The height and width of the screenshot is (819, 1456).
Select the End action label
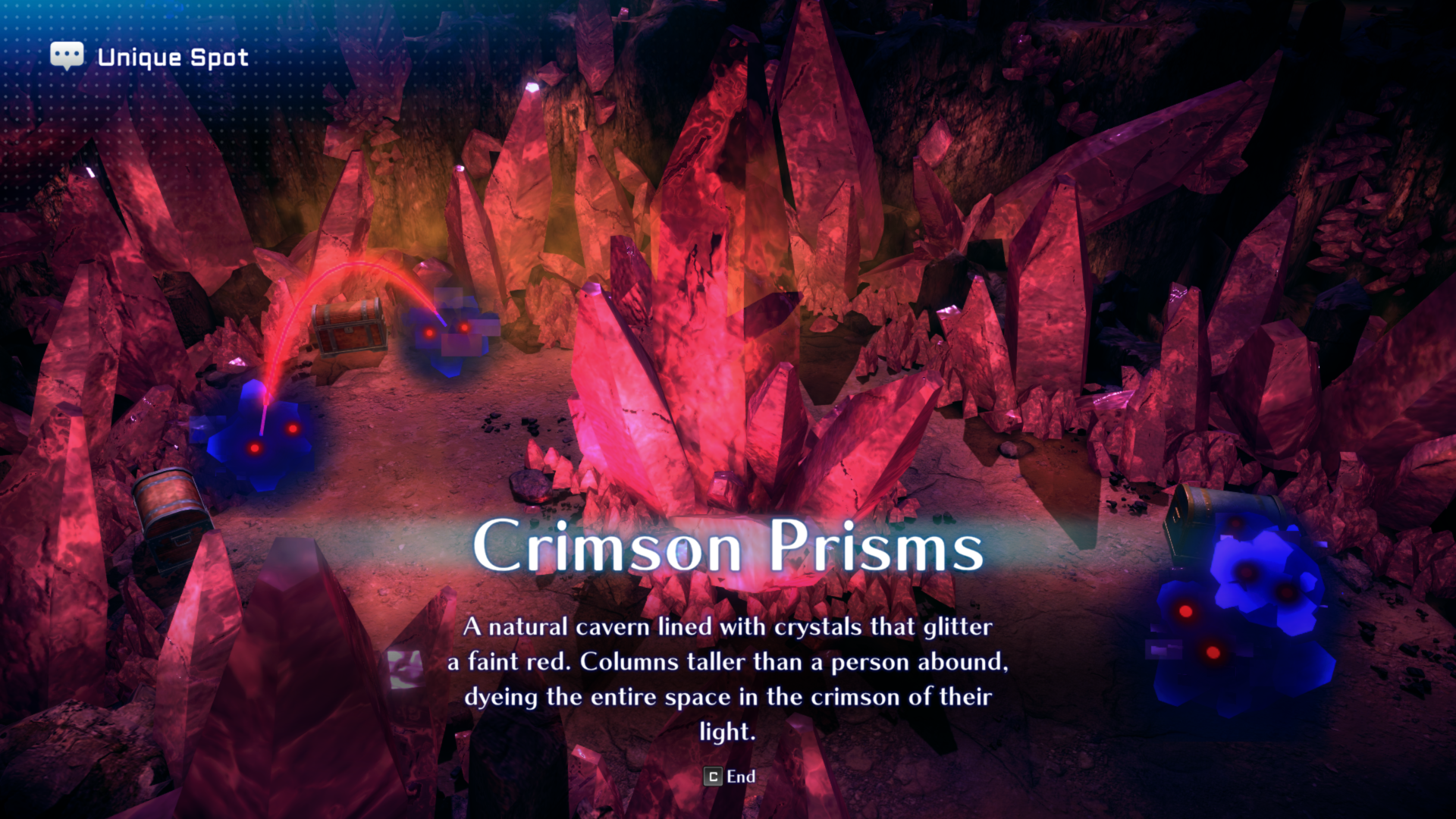(x=739, y=777)
